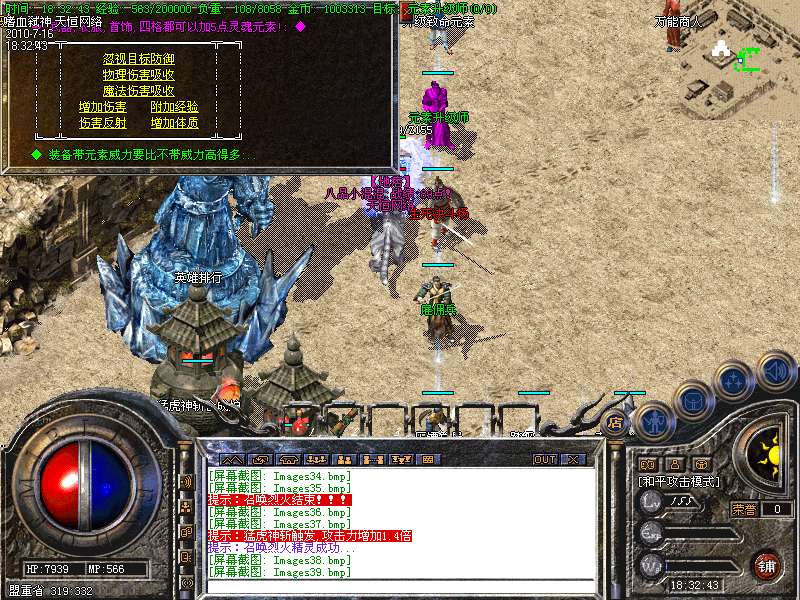
Task: Open the stall with the red 铺 button
Action: pos(766,565)
